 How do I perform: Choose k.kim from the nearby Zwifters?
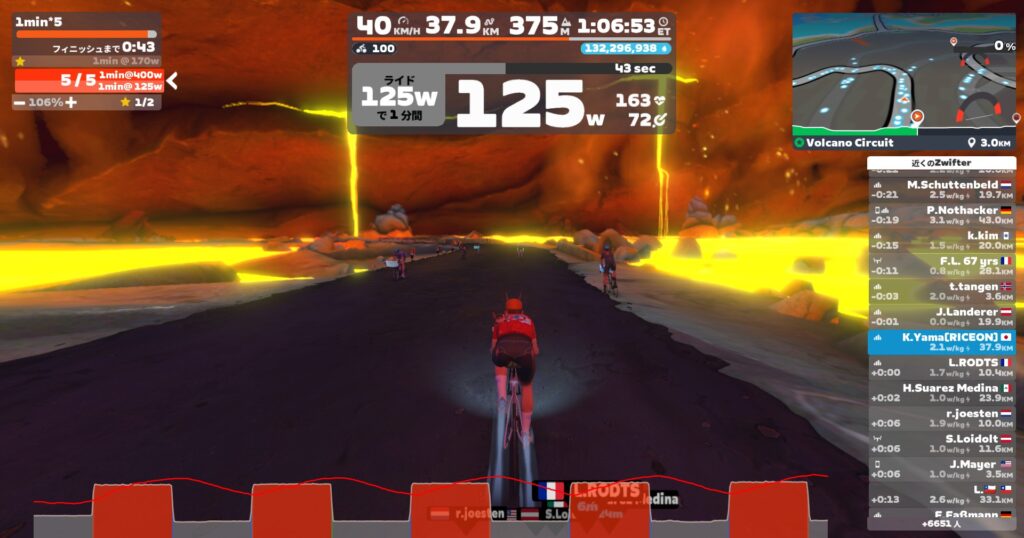[941, 240]
